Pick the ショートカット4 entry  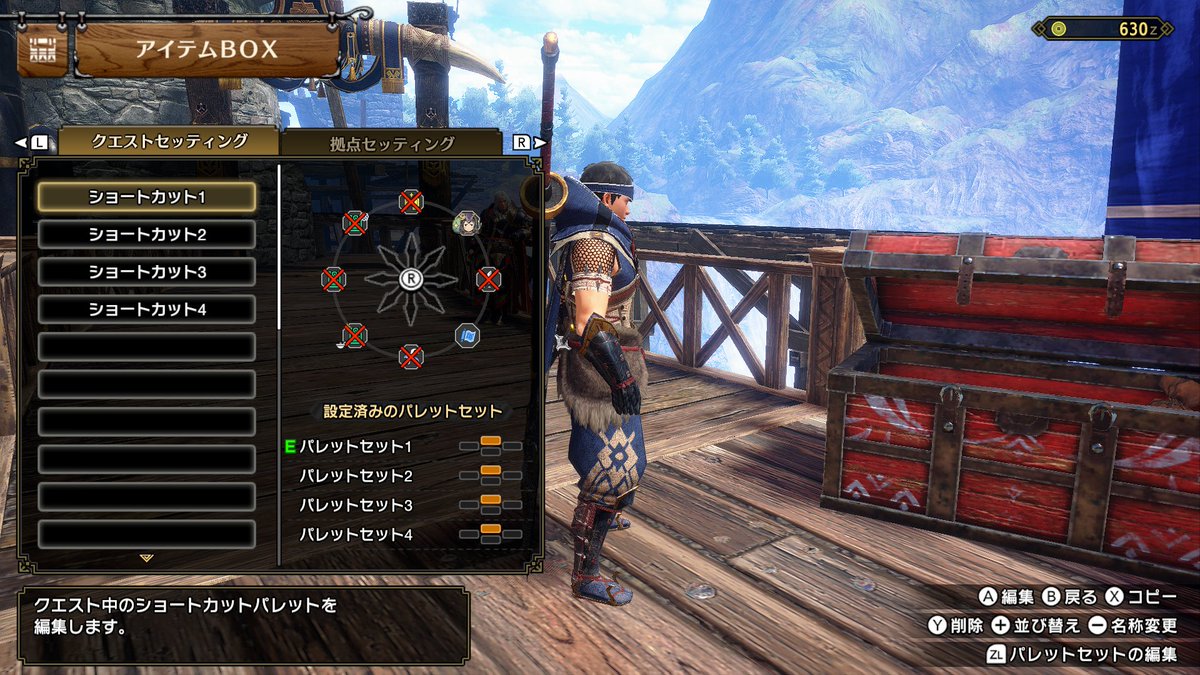pos(147,309)
